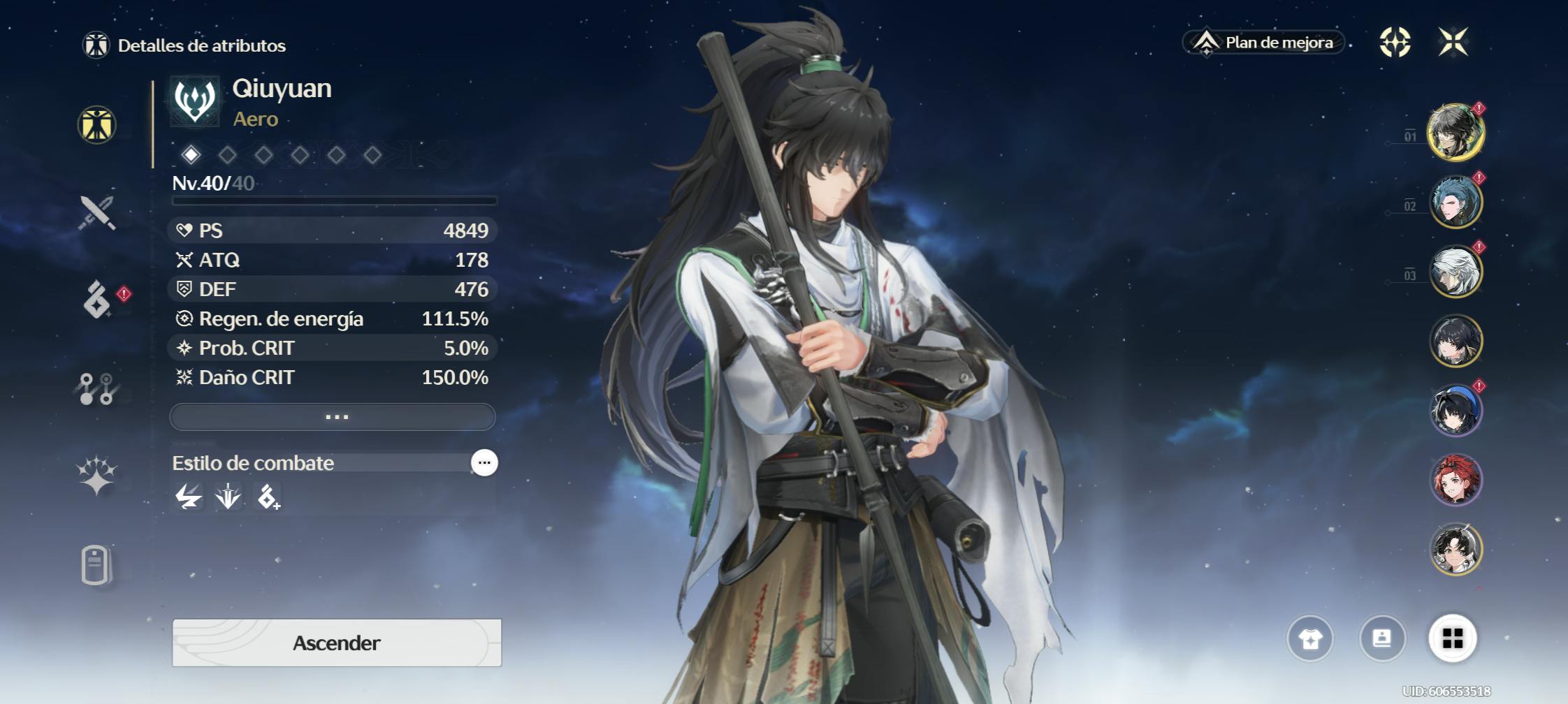Open the resonance chain star tab
Image resolution: width=1568 pixels, height=704 pixels.
pyautogui.click(x=96, y=476)
